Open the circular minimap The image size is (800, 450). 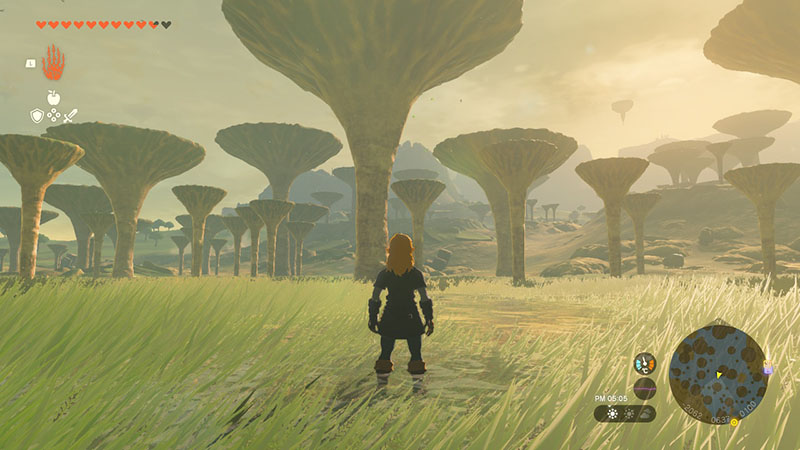[x=718, y=372]
